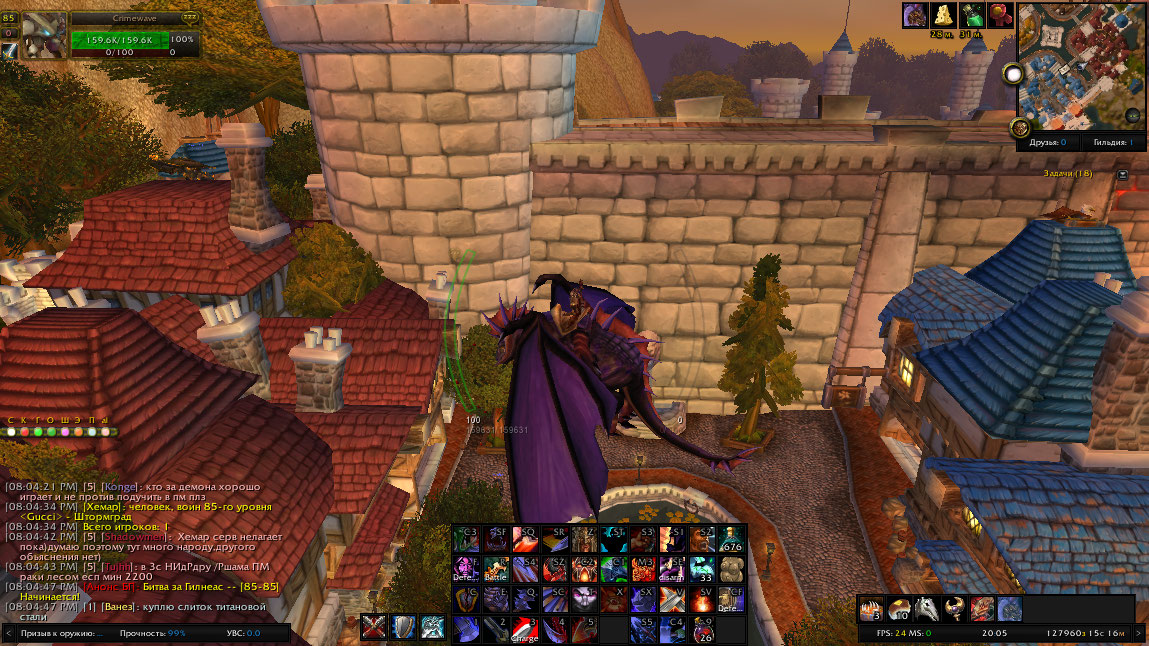Use the red potion with count 26

pos(702,629)
